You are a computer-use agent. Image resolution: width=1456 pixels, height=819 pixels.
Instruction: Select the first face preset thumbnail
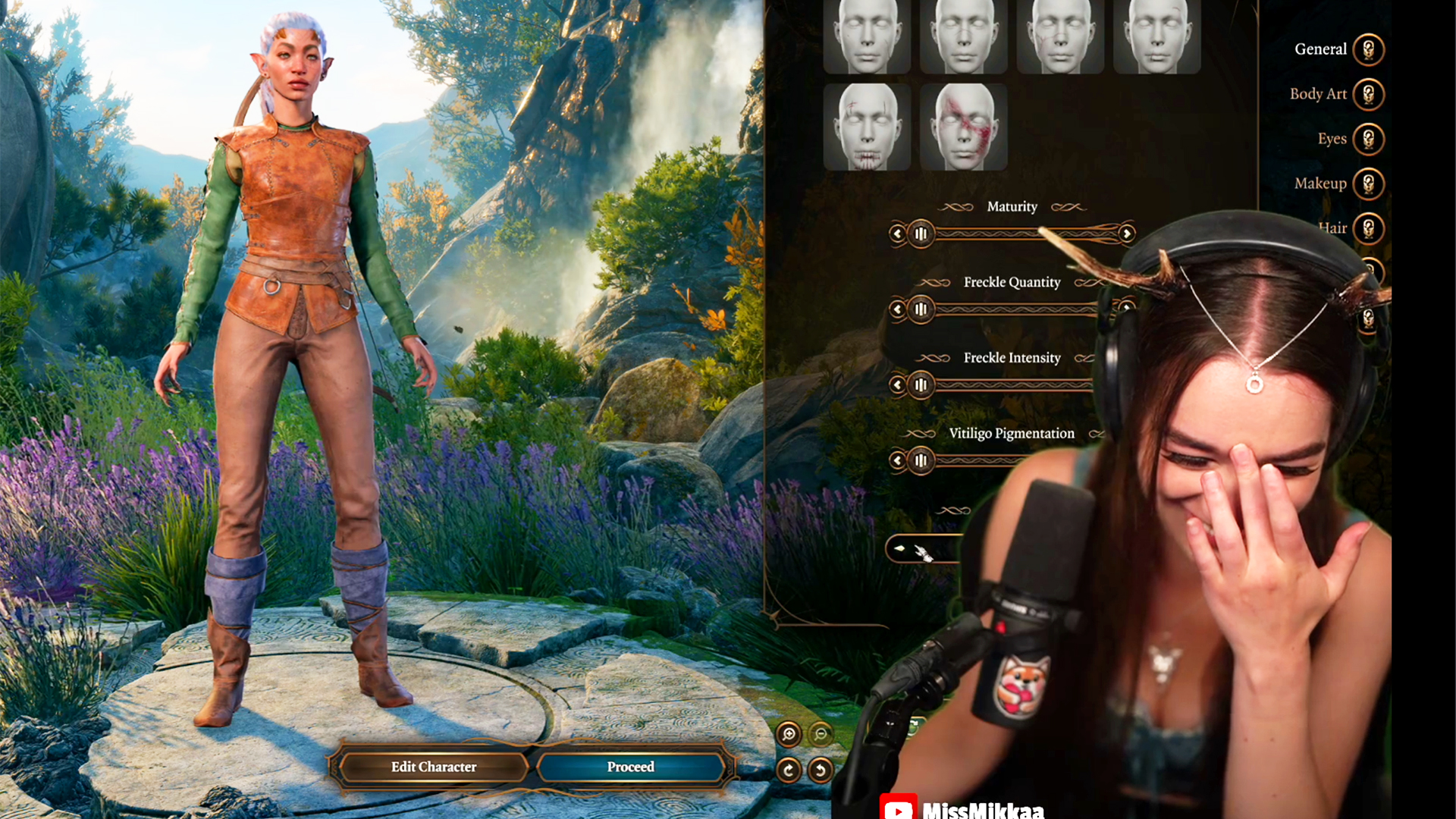pos(867,34)
